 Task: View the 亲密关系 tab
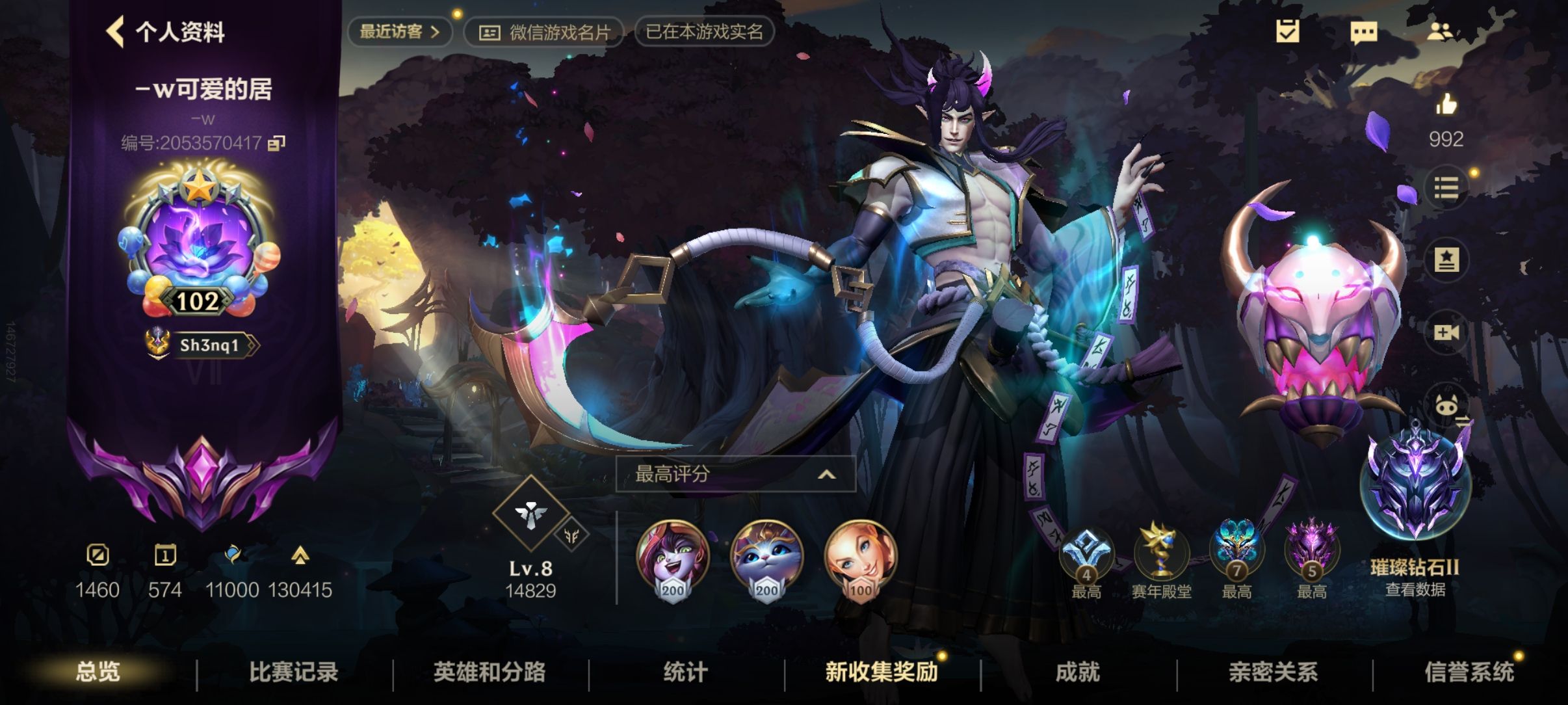click(x=1273, y=672)
